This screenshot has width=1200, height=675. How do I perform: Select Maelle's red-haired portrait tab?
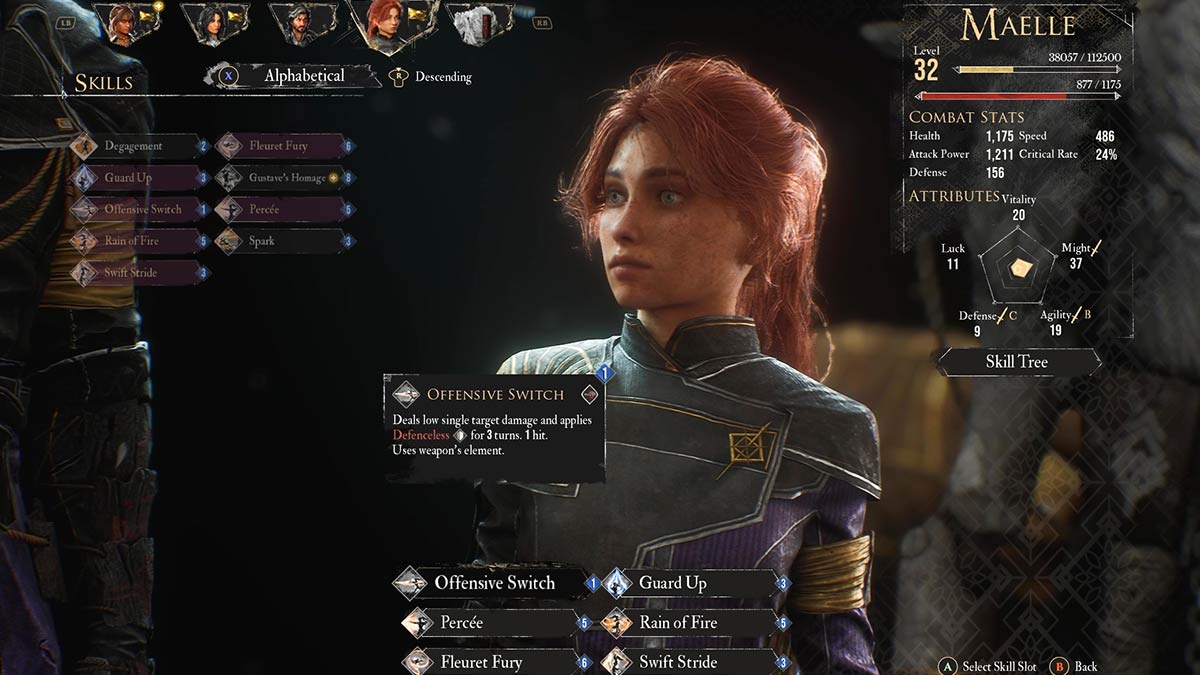(385, 26)
